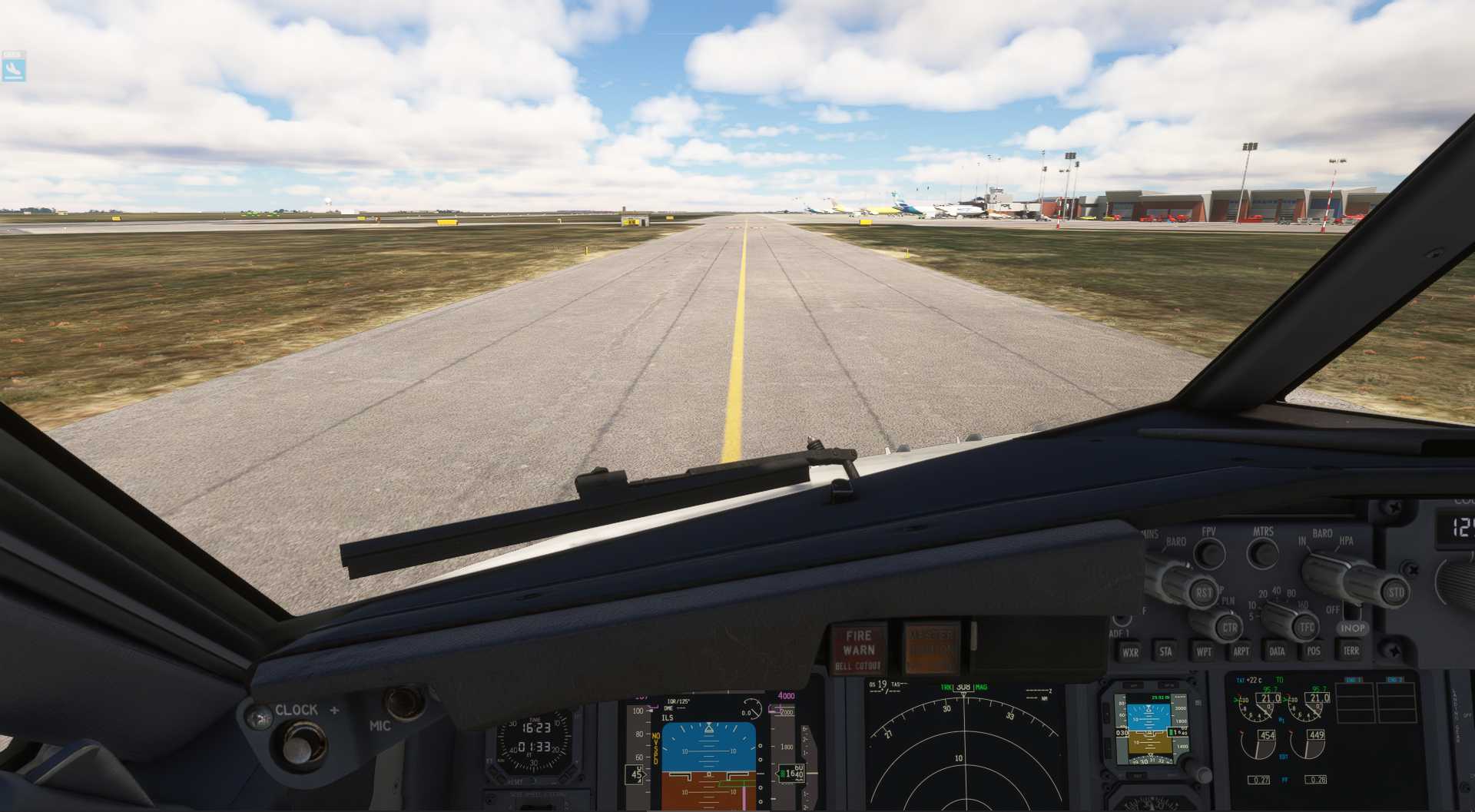Image resolution: width=1475 pixels, height=812 pixels.
Task: Push the FPV flight path vector button
Action: pos(1210,552)
